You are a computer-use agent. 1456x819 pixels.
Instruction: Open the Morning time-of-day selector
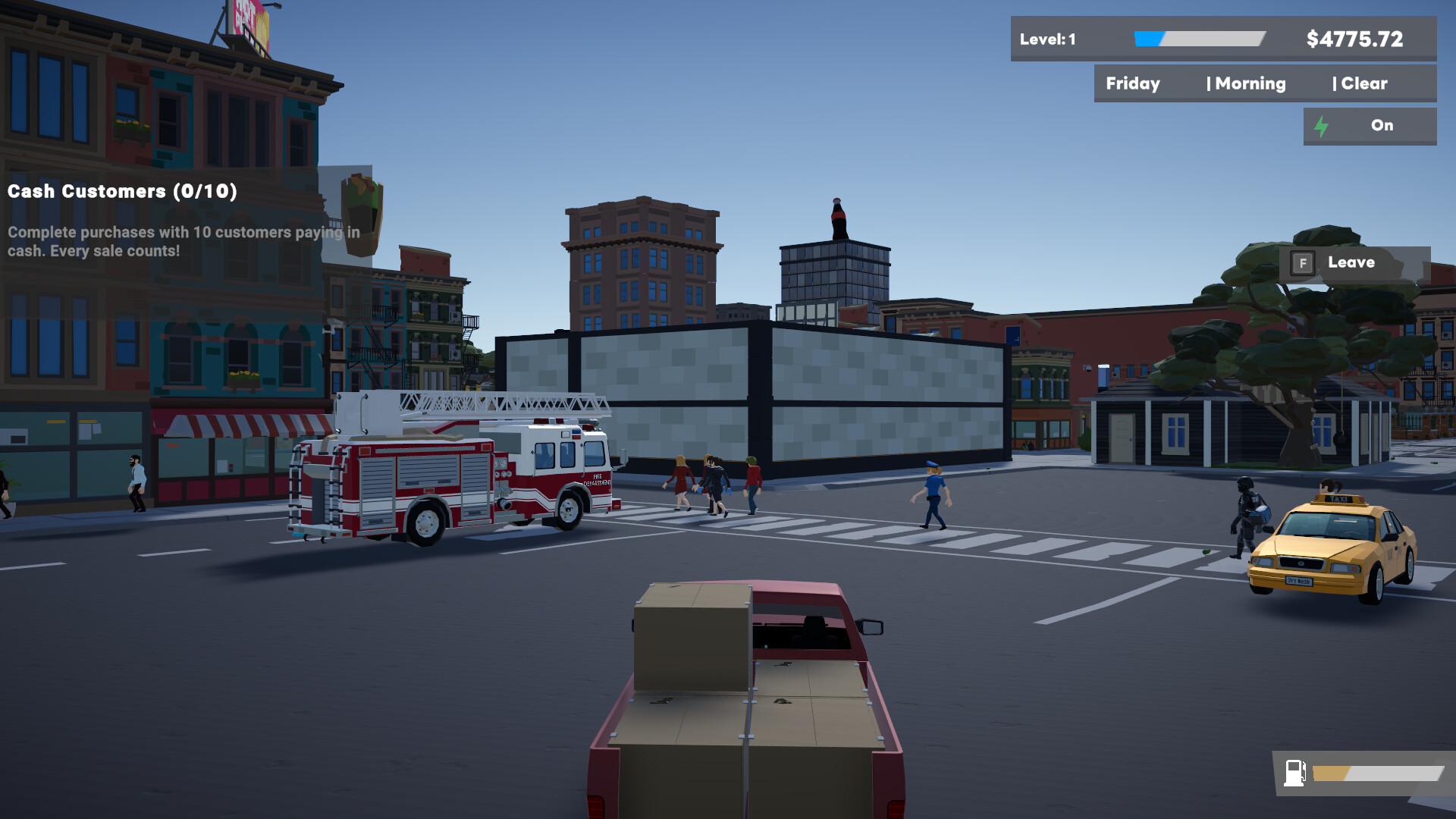click(x=1250, y=83)
